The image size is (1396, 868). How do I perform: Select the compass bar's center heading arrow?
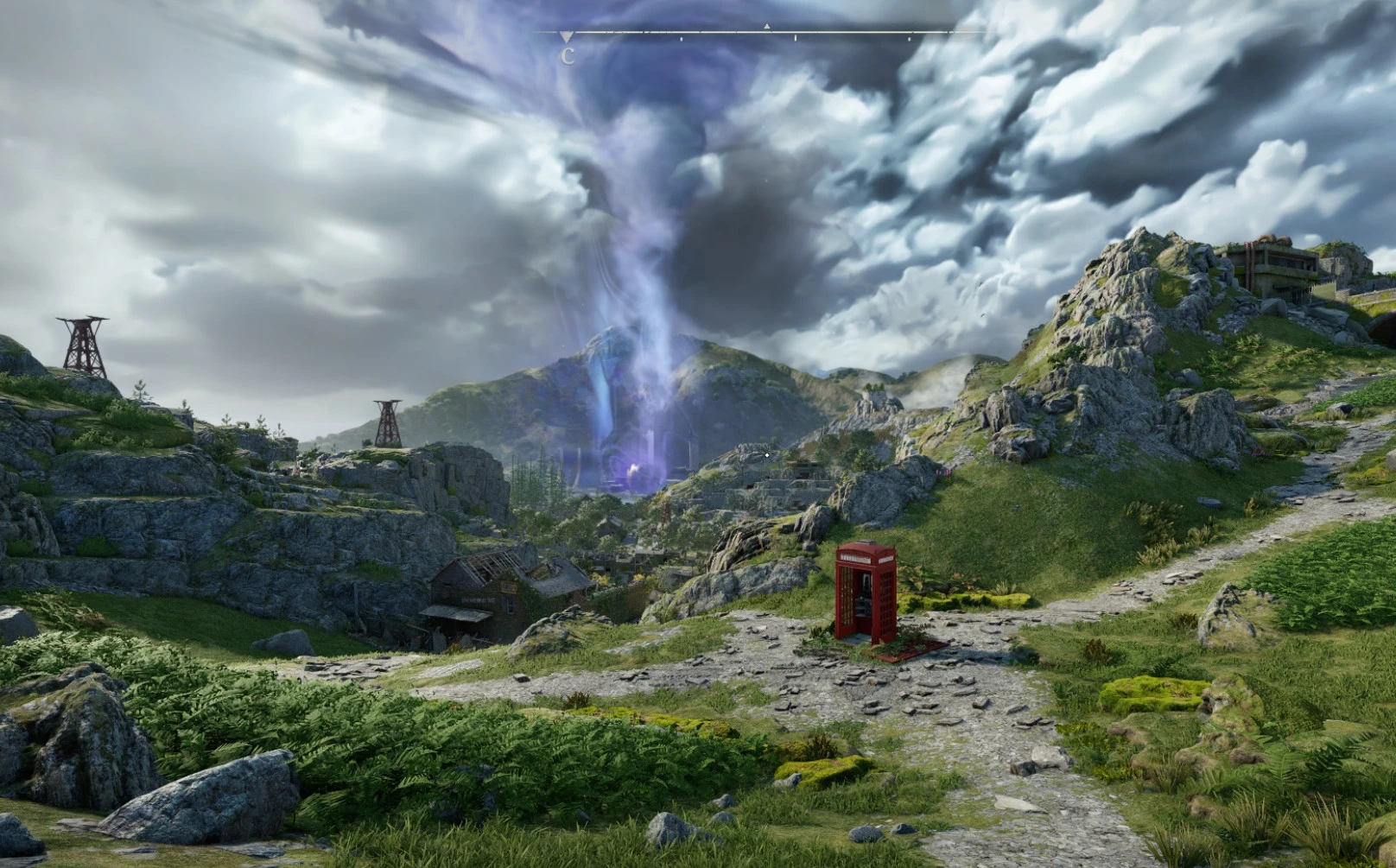tap(766, 28)
